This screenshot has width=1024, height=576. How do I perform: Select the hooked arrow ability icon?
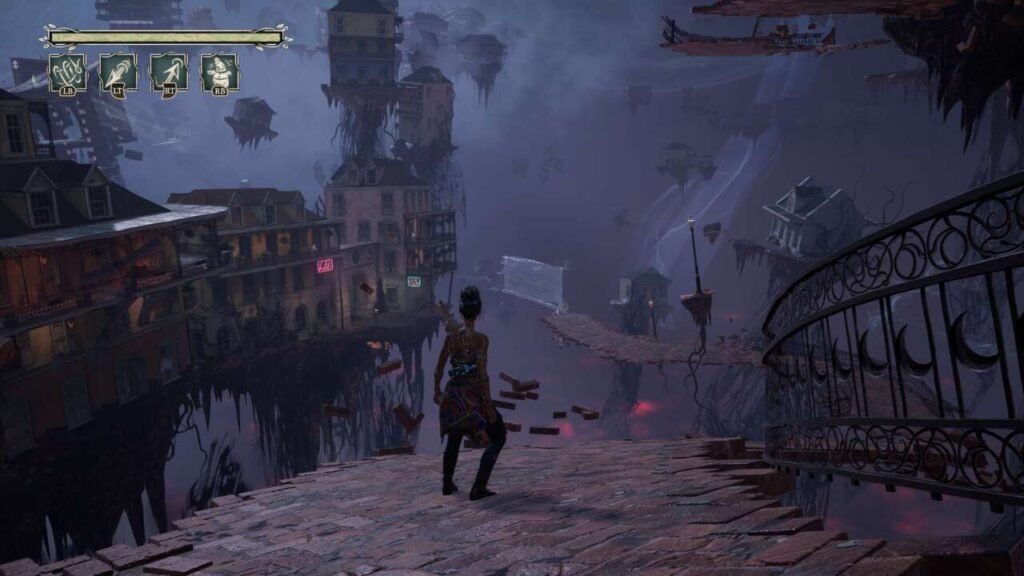[x=169, y=73]
